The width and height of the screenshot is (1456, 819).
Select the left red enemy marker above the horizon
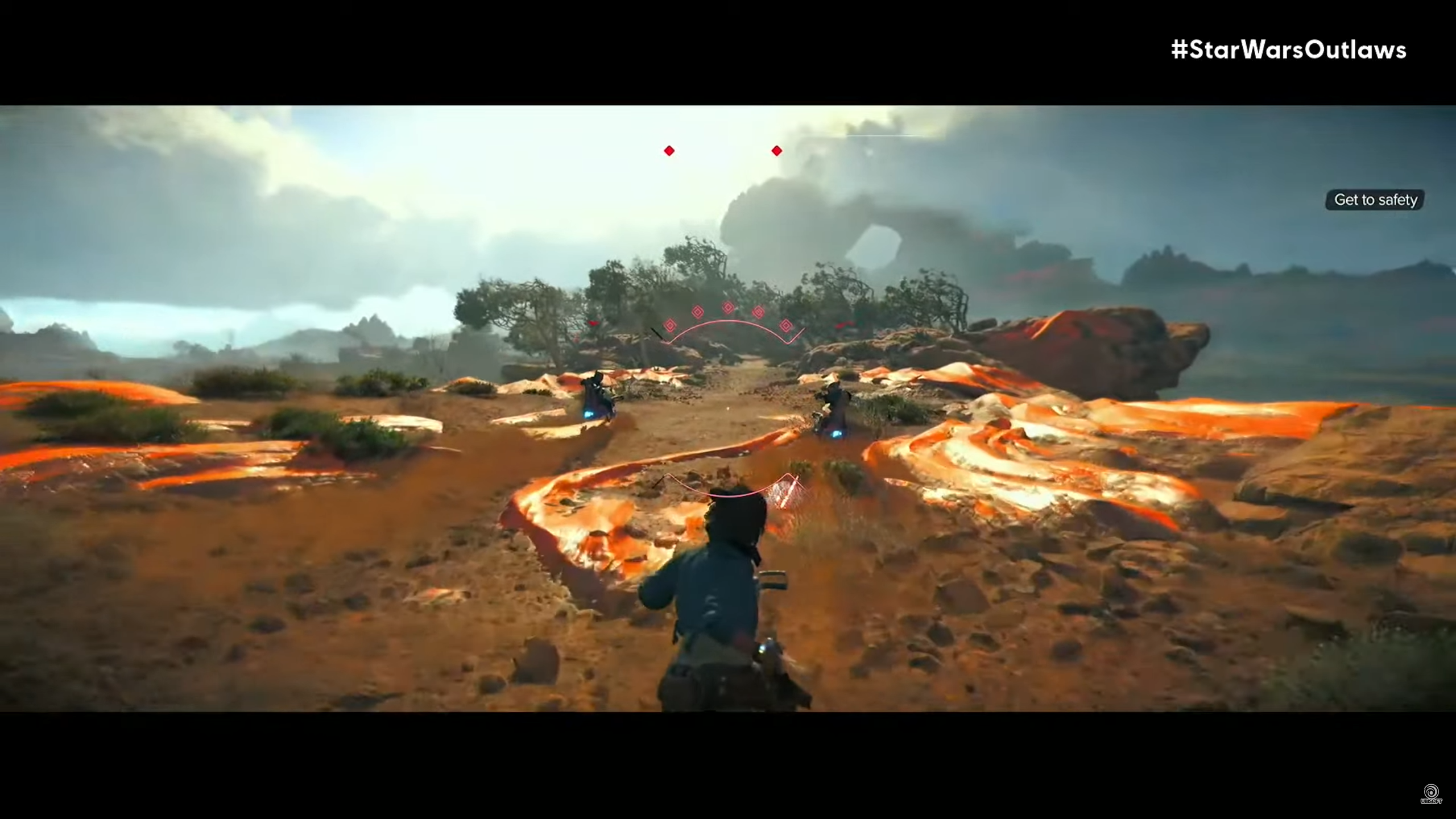(669, 150)
